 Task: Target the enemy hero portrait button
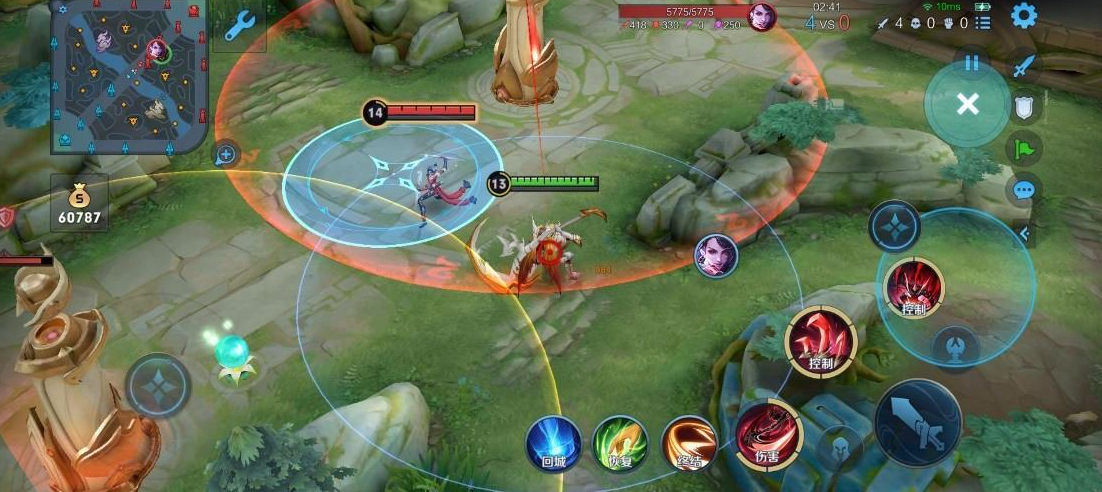(x=716, y=255)
